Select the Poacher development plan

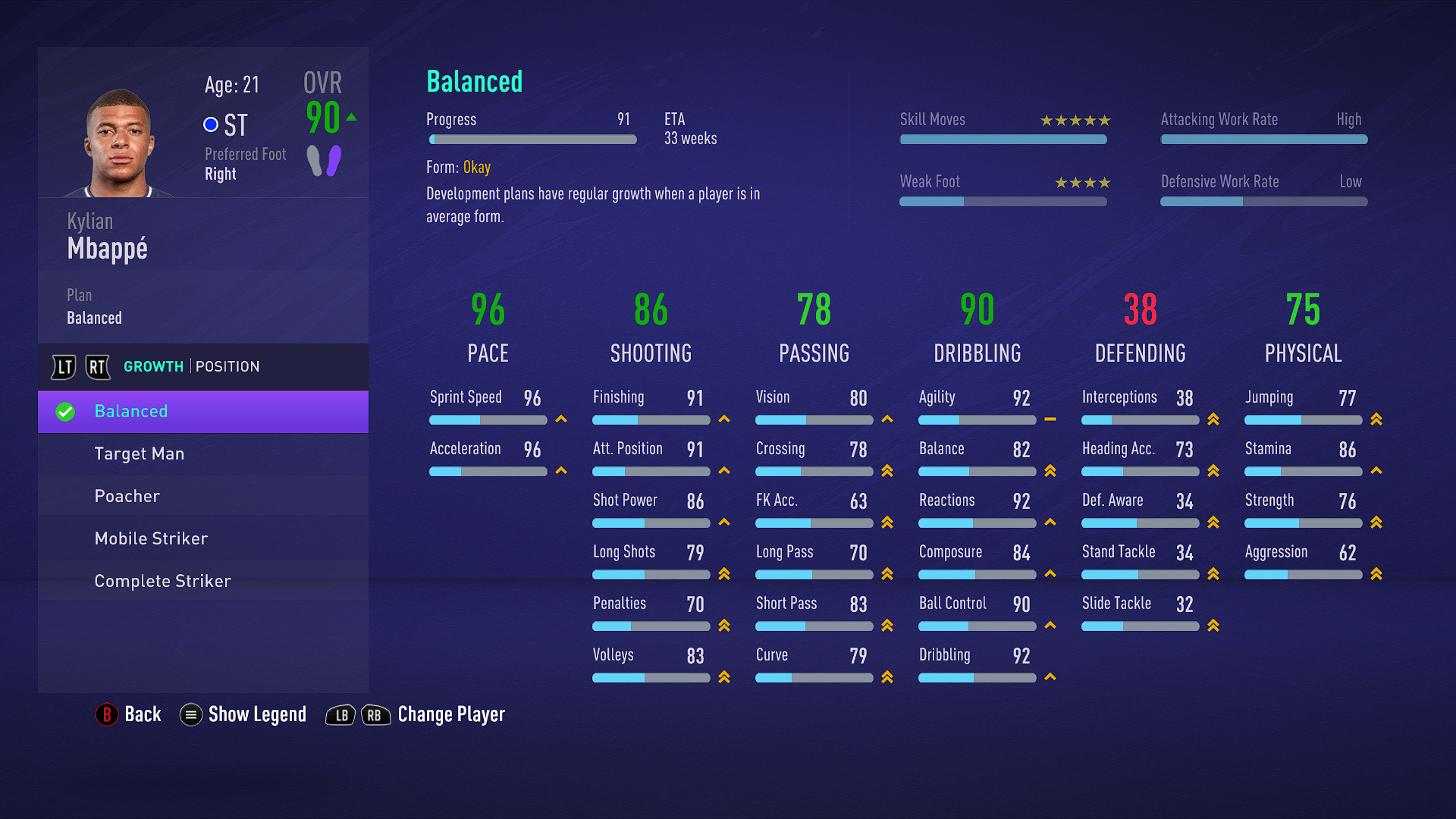[x=203, y=497]
